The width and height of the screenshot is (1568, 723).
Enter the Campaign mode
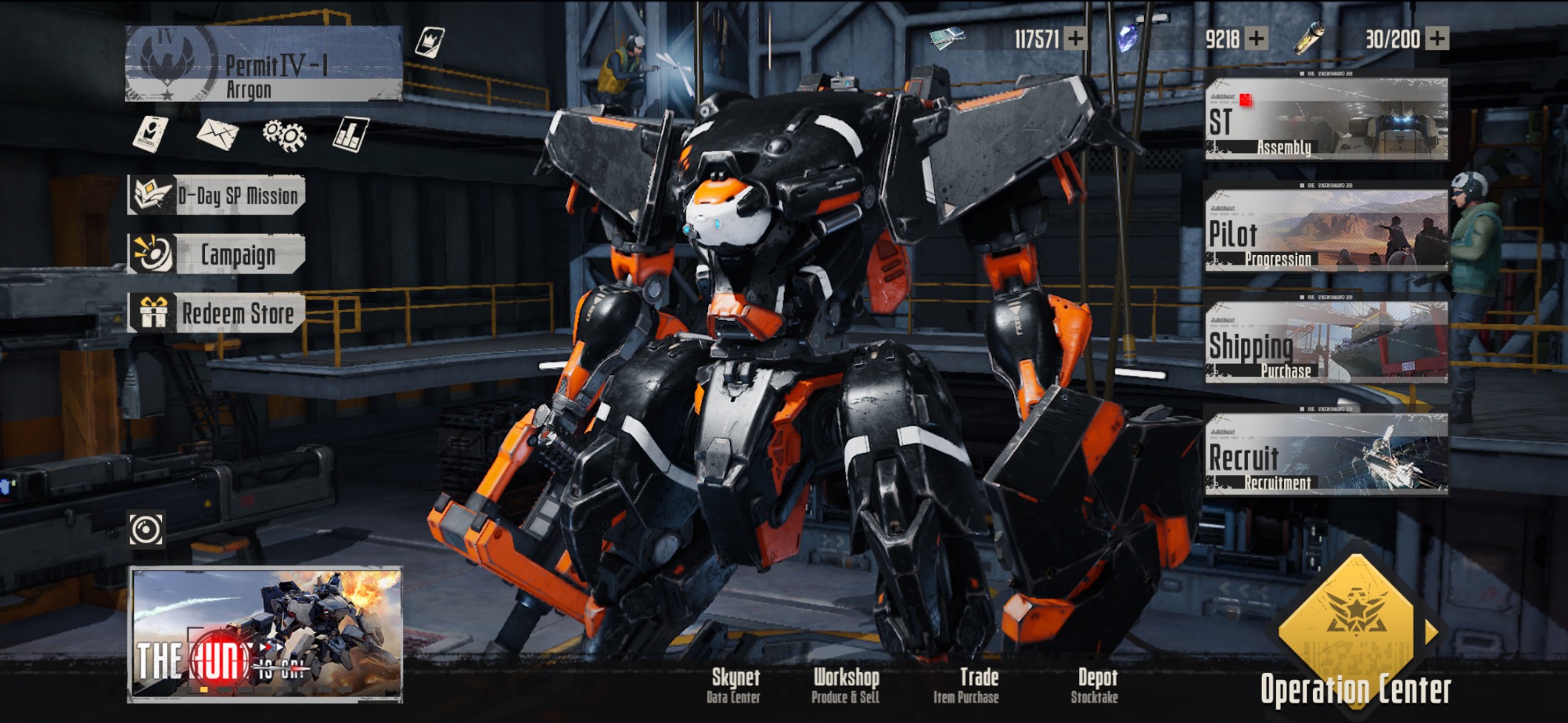[x=216, y=254]
